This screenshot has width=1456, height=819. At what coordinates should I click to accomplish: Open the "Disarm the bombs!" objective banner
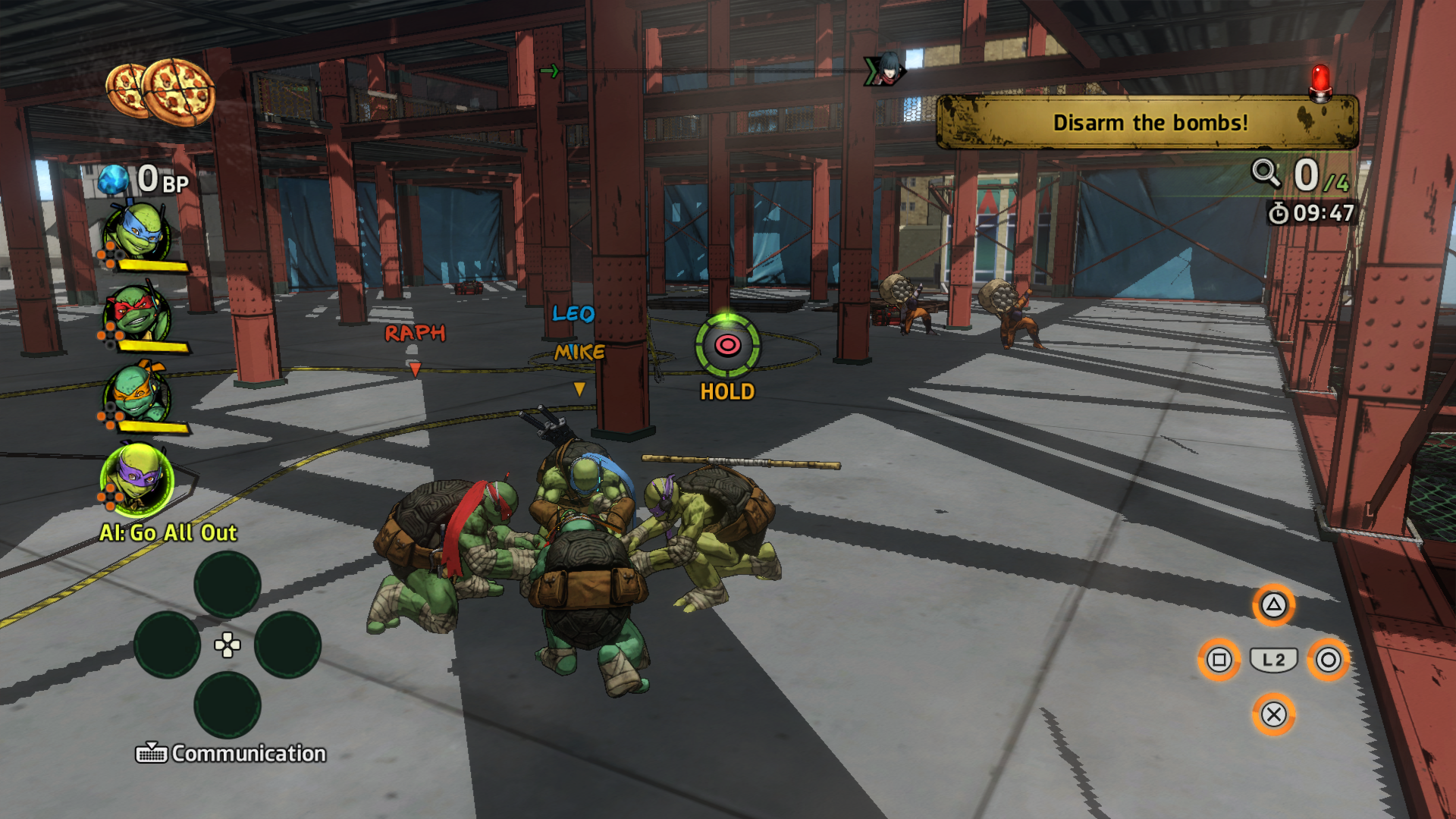[x=1148, y=123]
